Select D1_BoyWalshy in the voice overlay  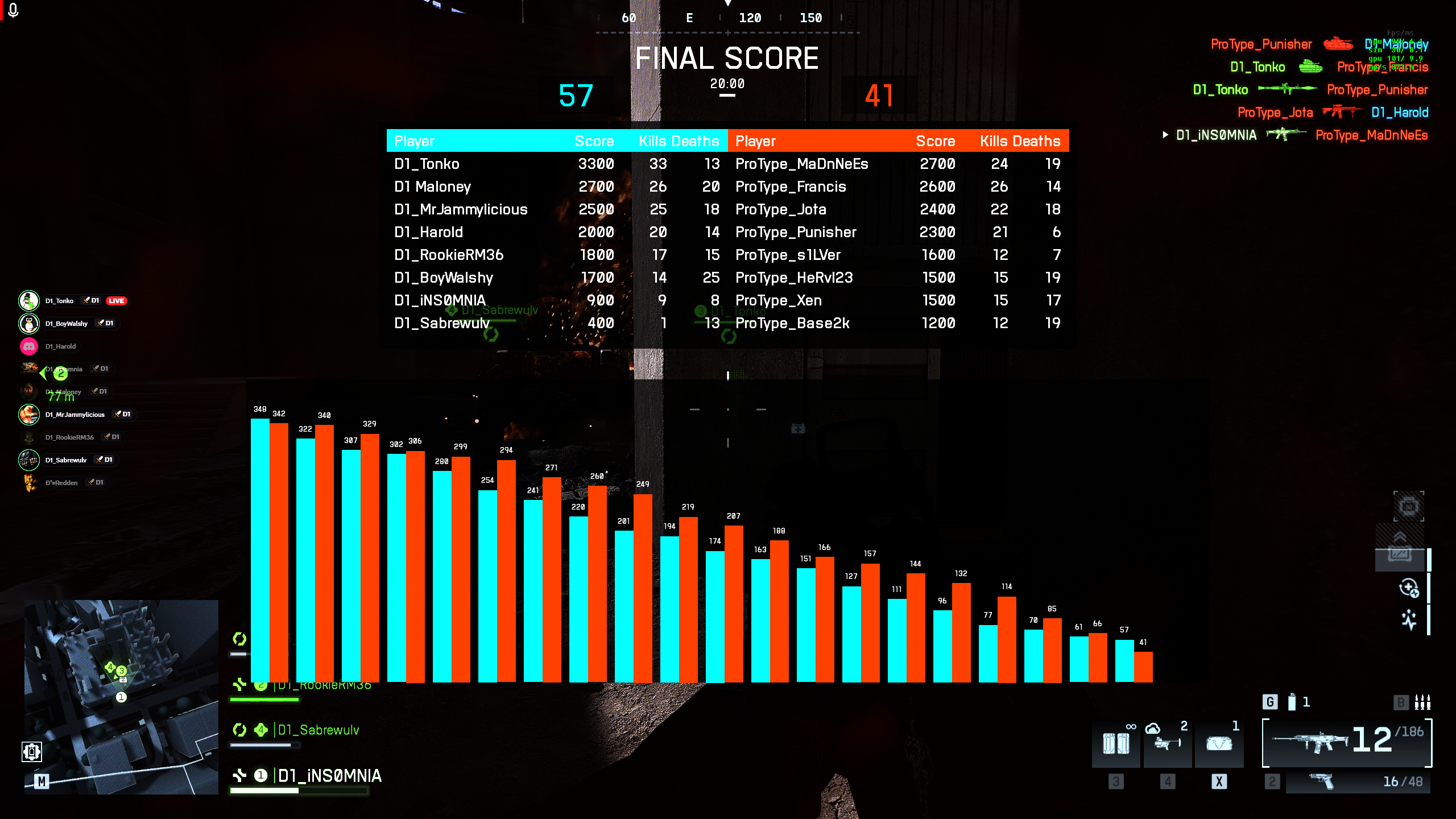[66, 324]
